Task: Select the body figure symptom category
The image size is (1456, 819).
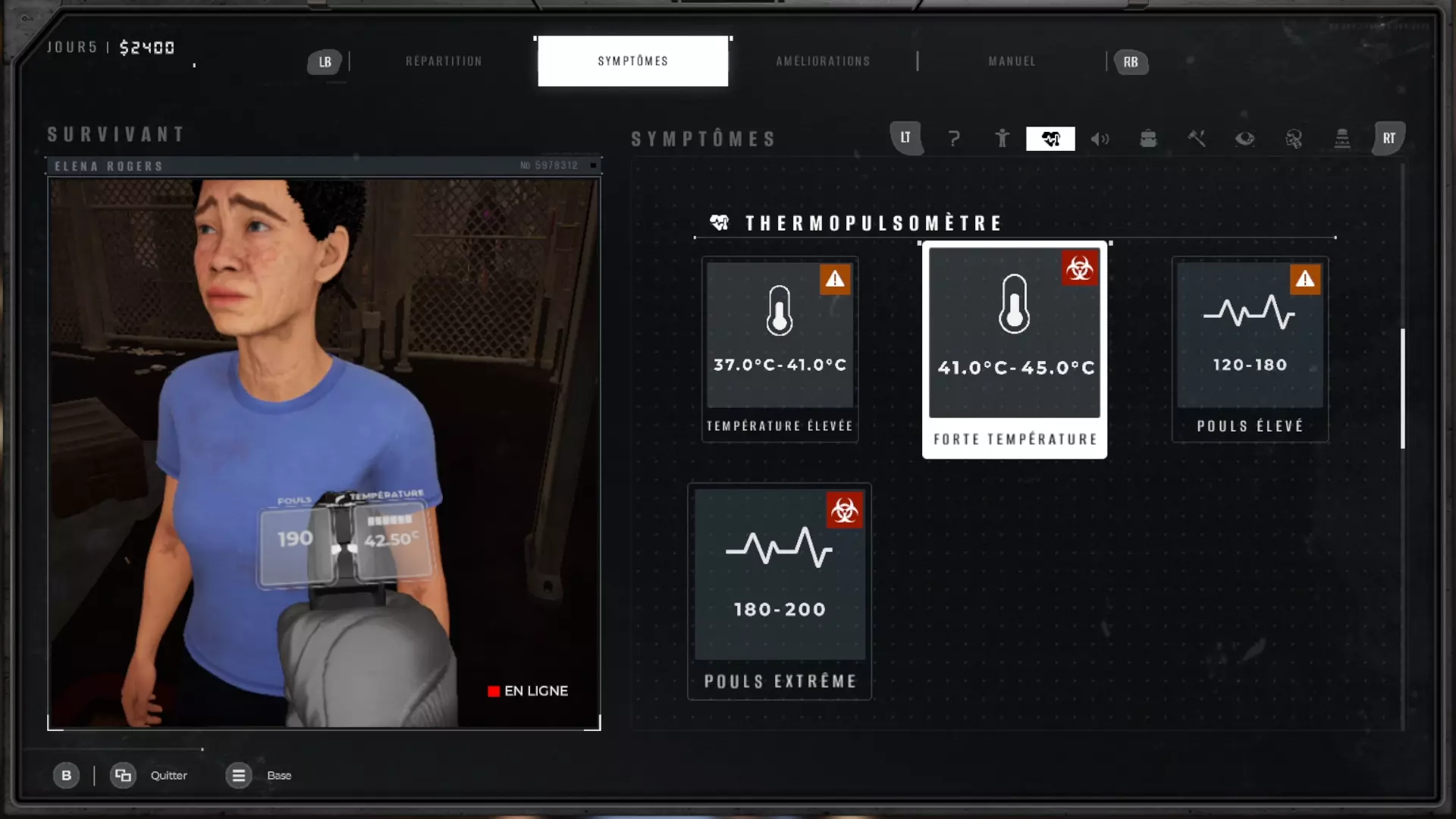Action: (x=1002, y=139)
